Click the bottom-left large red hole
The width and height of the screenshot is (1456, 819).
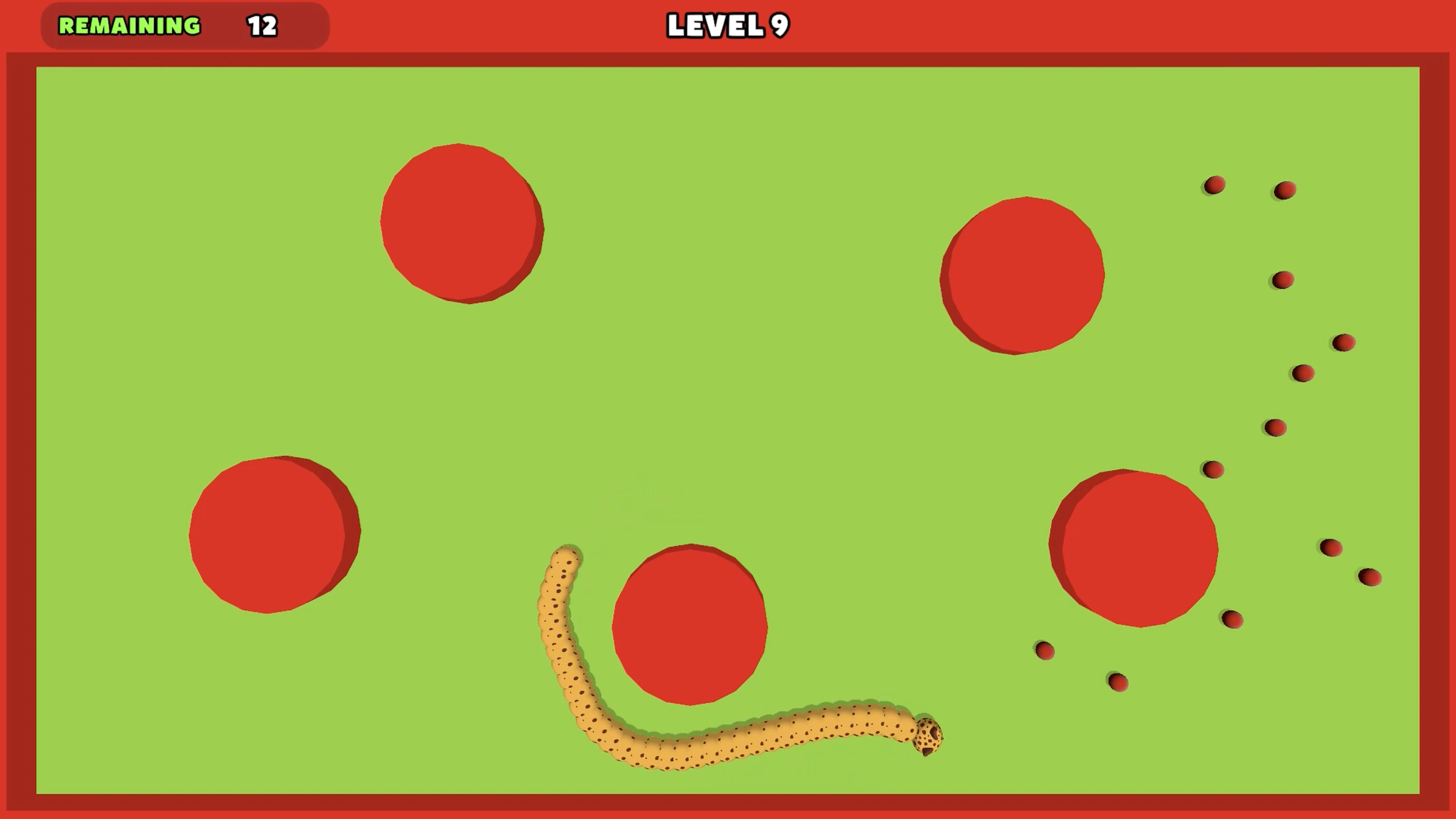274,534
